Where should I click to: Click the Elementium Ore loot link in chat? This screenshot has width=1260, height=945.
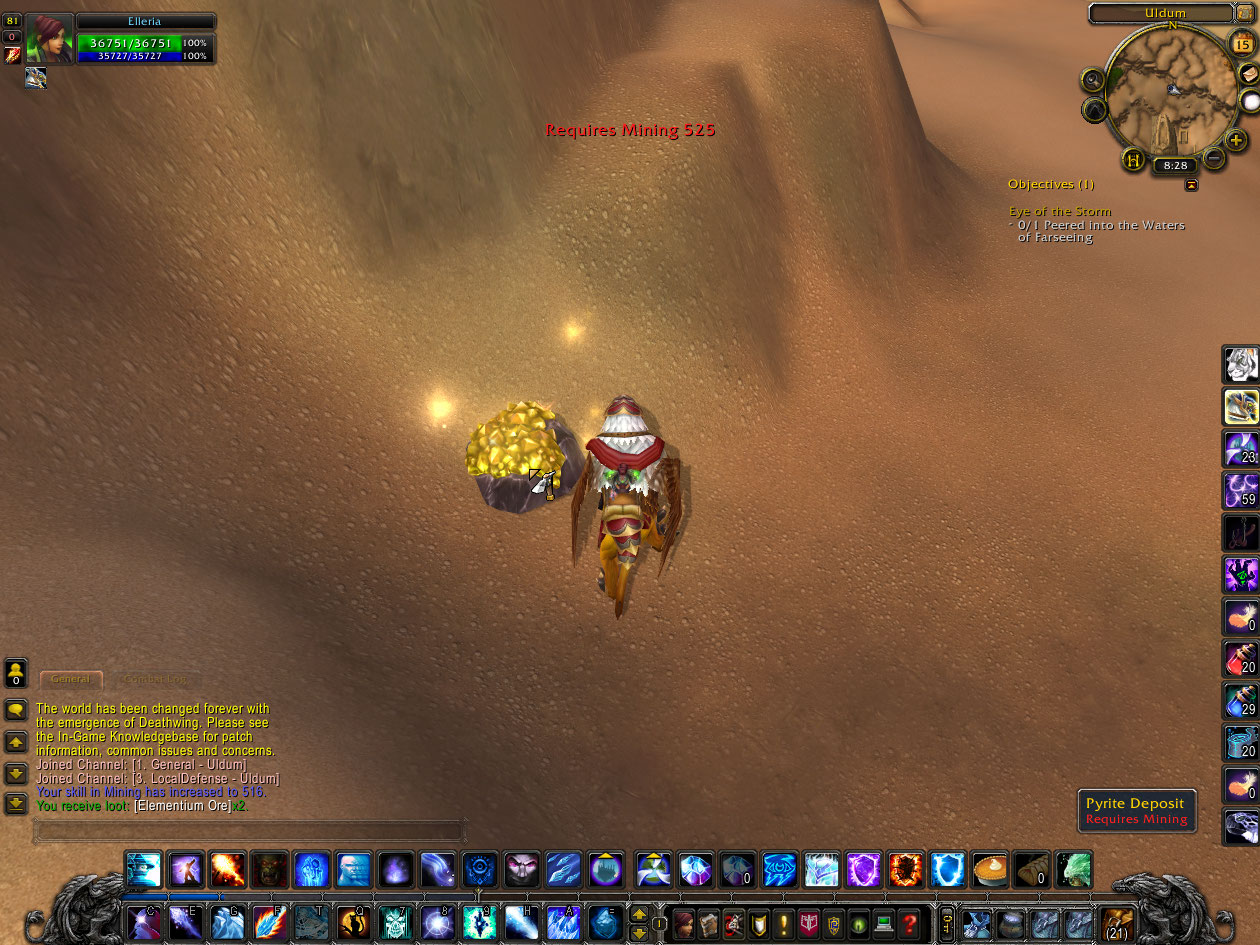[x=182, y=806]
